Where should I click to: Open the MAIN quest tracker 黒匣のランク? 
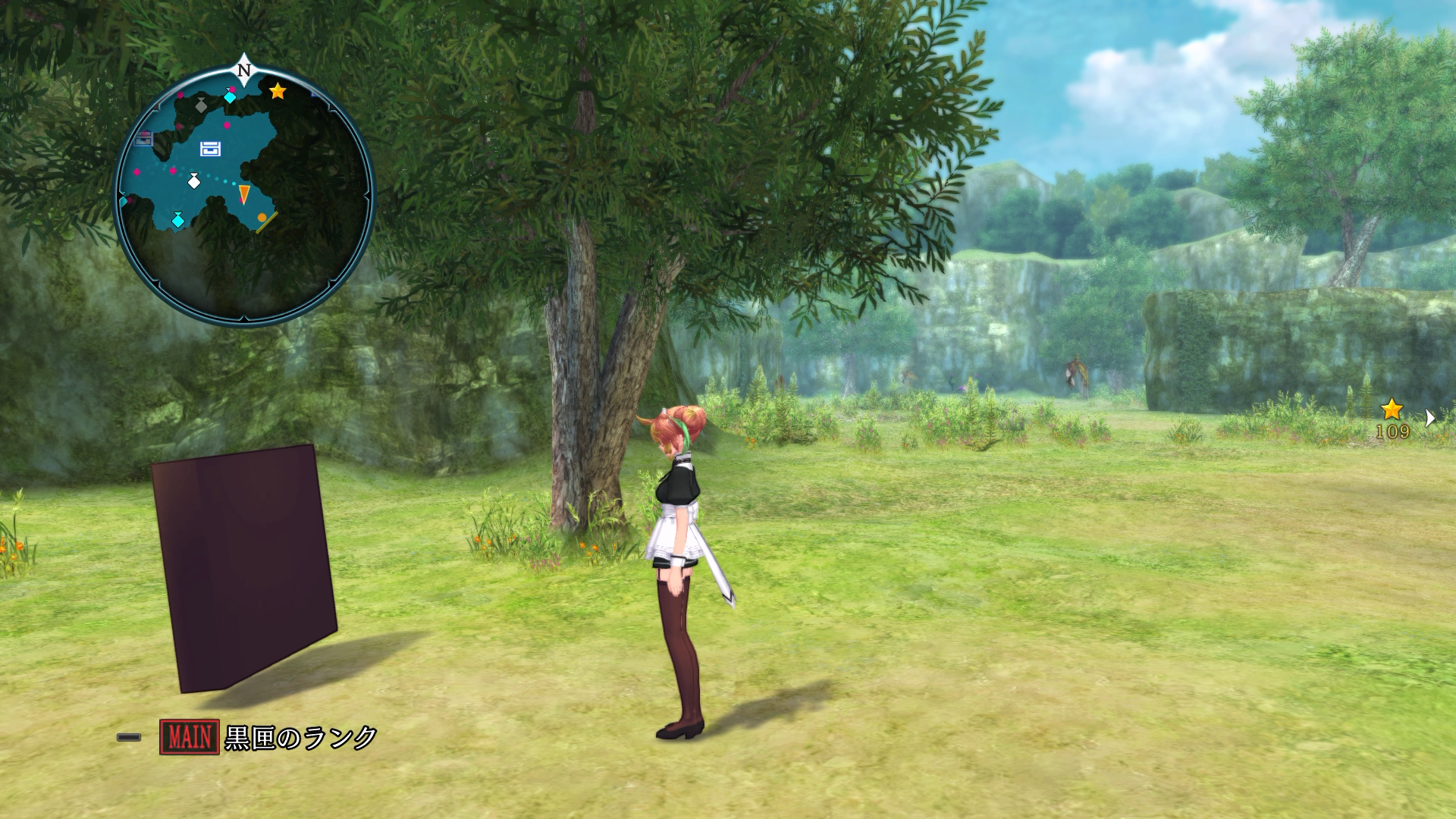pyautogui.click(x=269, y=737)
